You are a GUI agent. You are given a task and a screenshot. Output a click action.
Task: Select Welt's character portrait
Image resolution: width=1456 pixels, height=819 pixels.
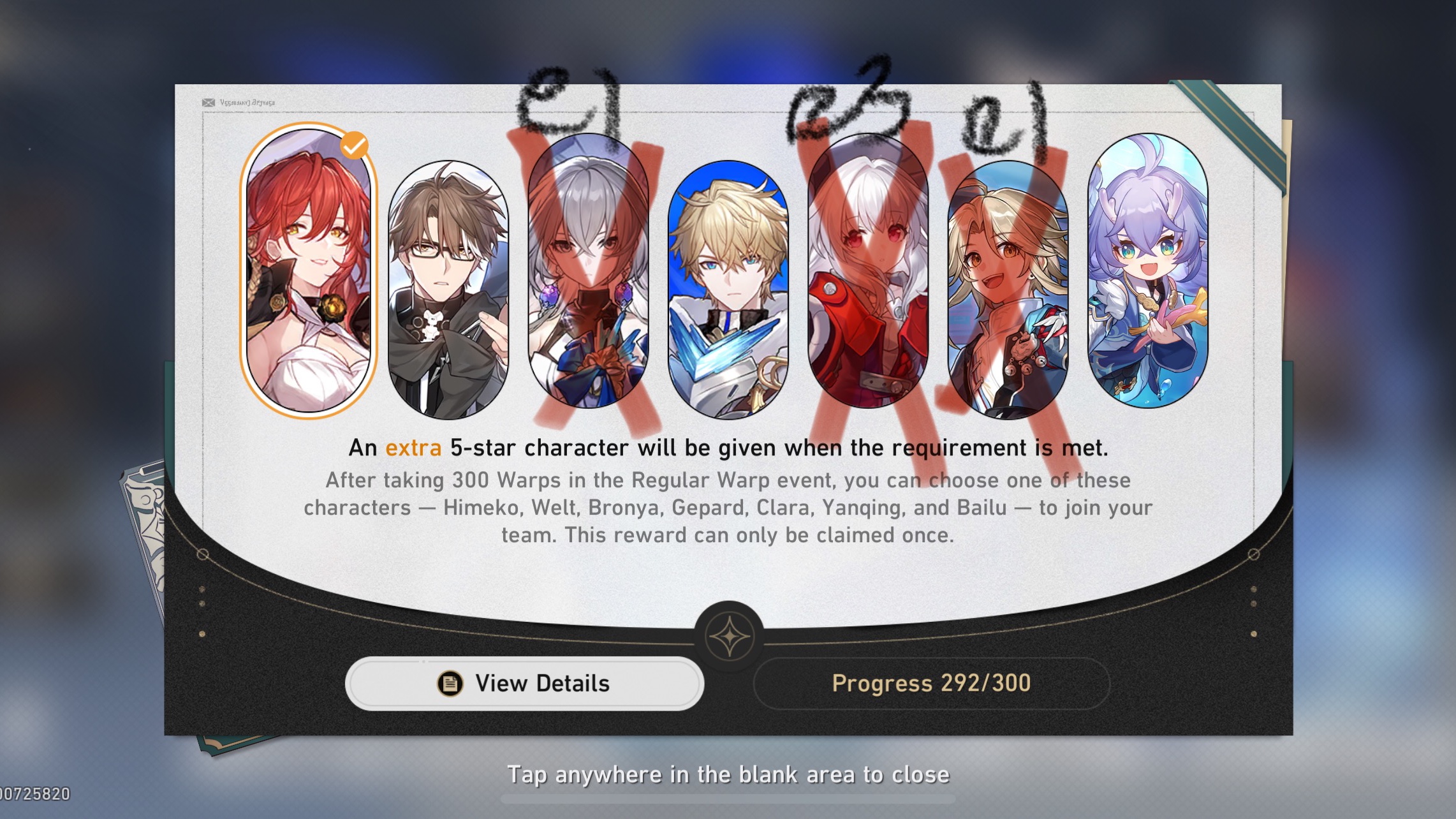tap(446, 281)
